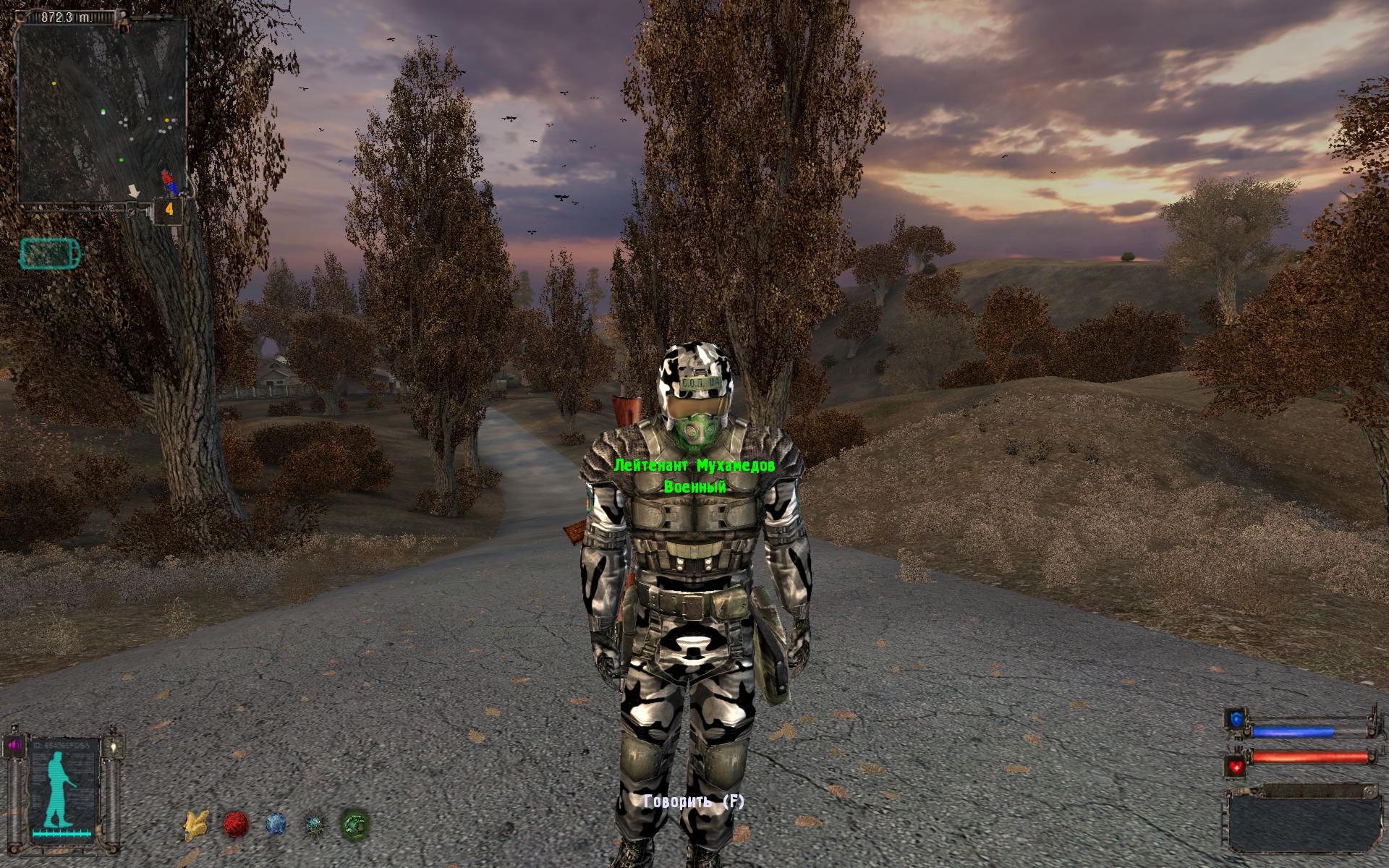Image resolution: width=1389 pixels, height=868 pixels.
Task: Select the yellow star-shaped artifact icon
Action: click(x=194, y=824)
